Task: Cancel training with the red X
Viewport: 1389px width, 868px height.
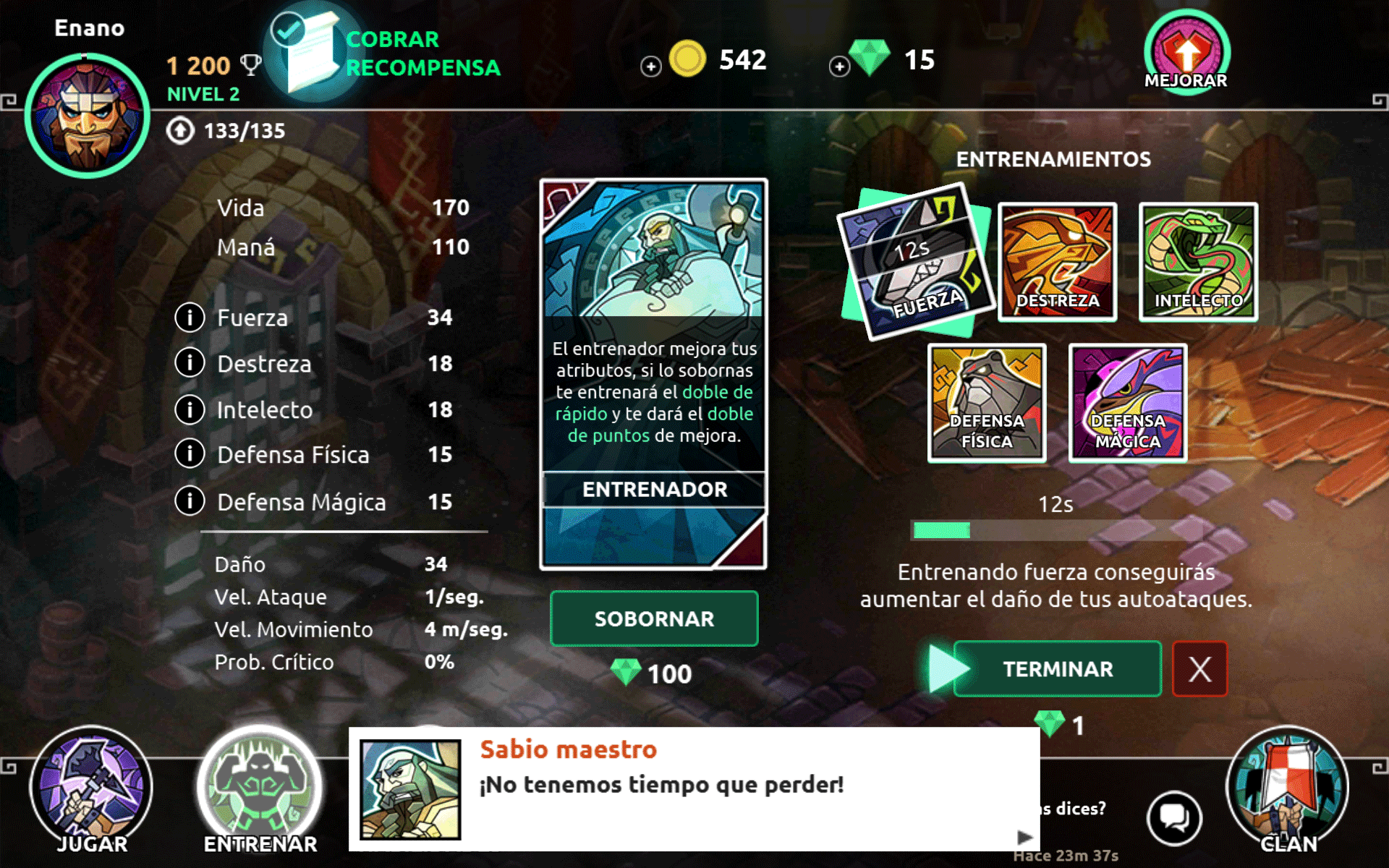Action: tap(1199, 669)
